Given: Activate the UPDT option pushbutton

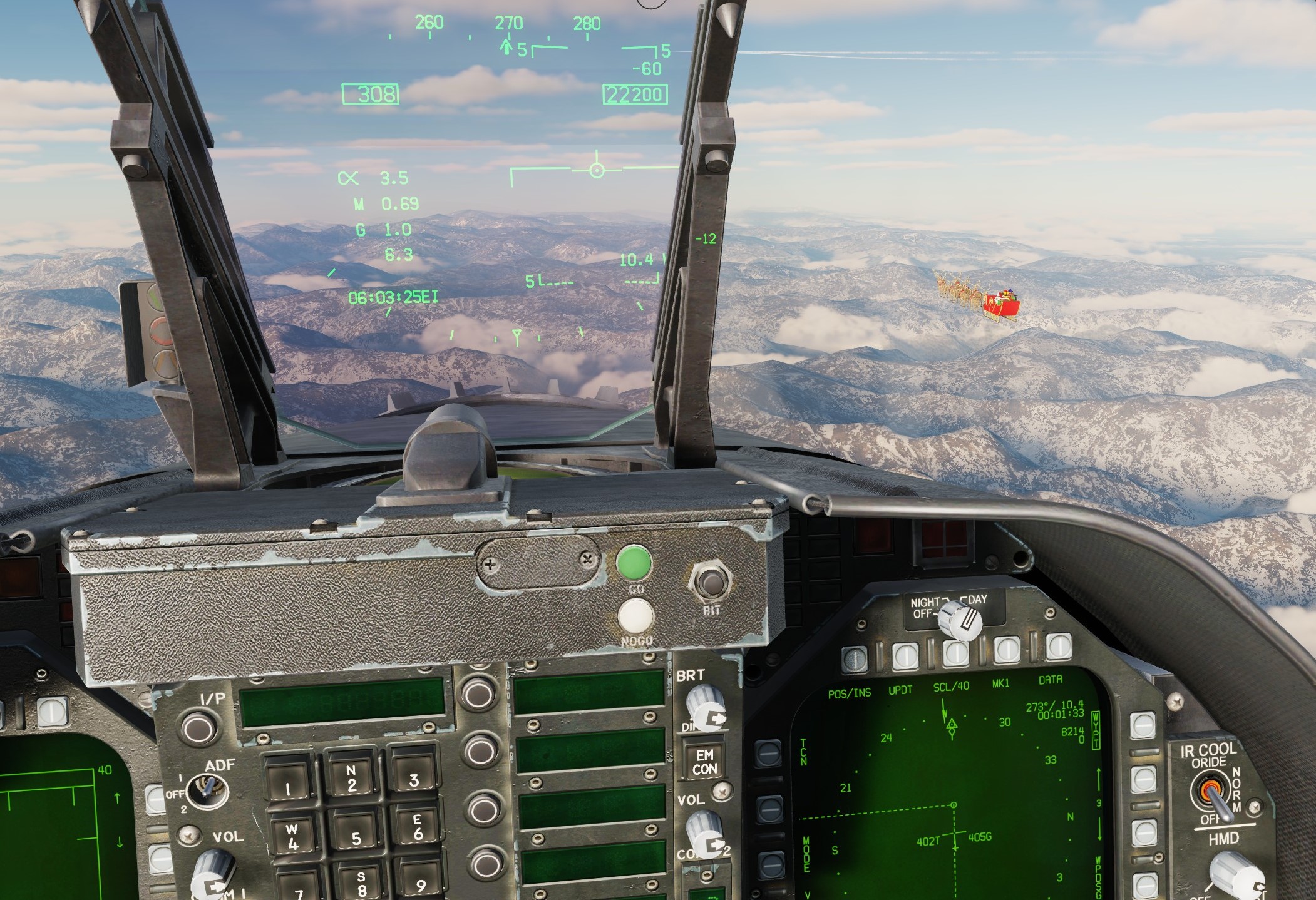Looking at the screenshot, I should coord(905,654).
